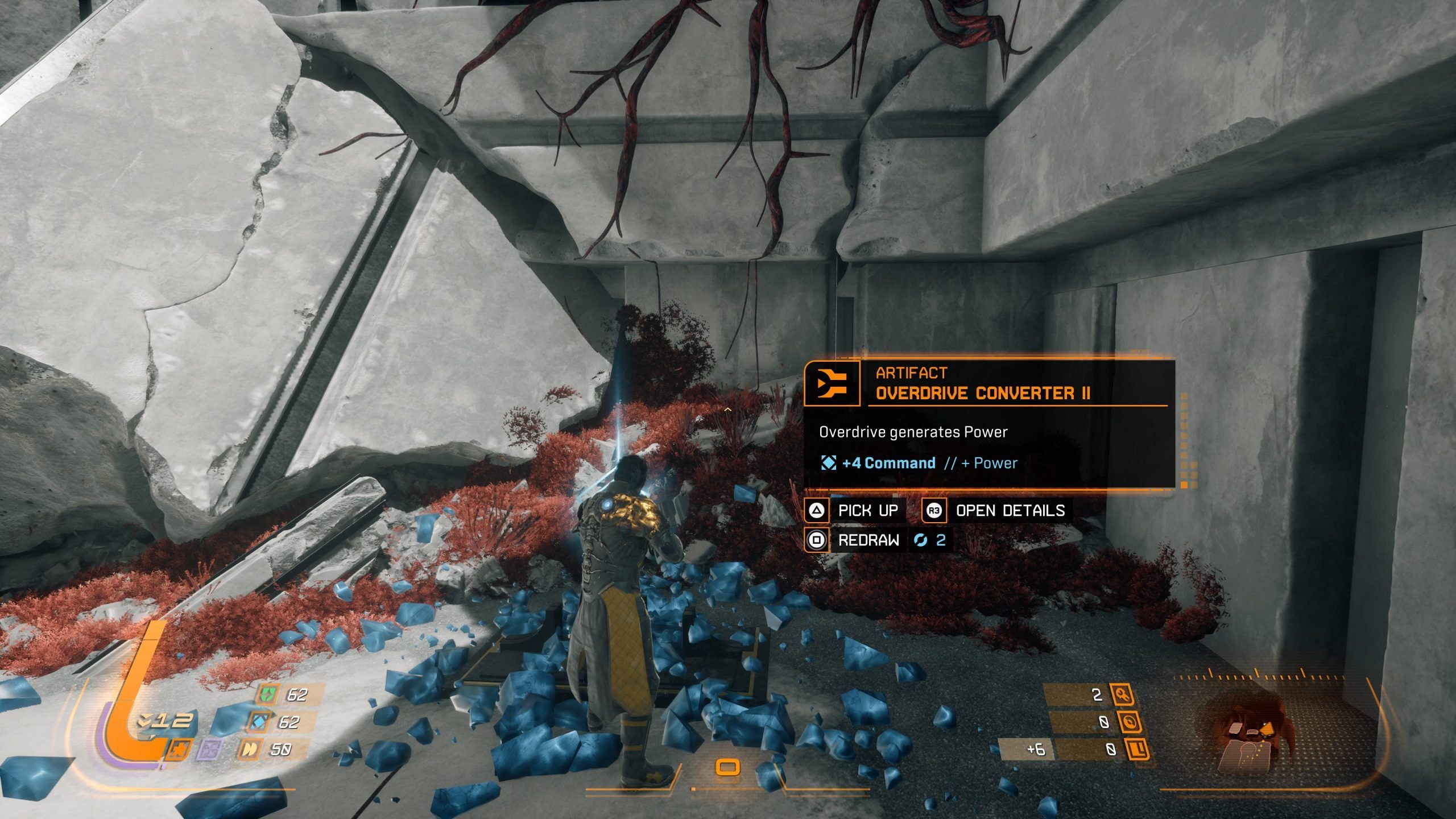Click the round compass resource icon

(1129, 722)
